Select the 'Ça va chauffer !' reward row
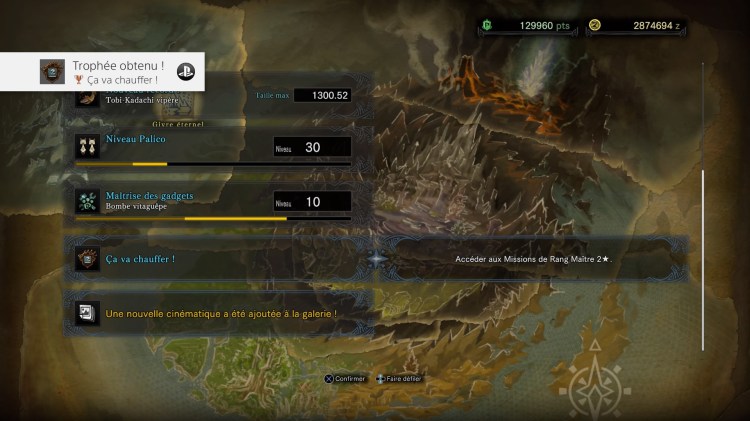The width and height of the screenshot is (750, 421). [375, 259]
